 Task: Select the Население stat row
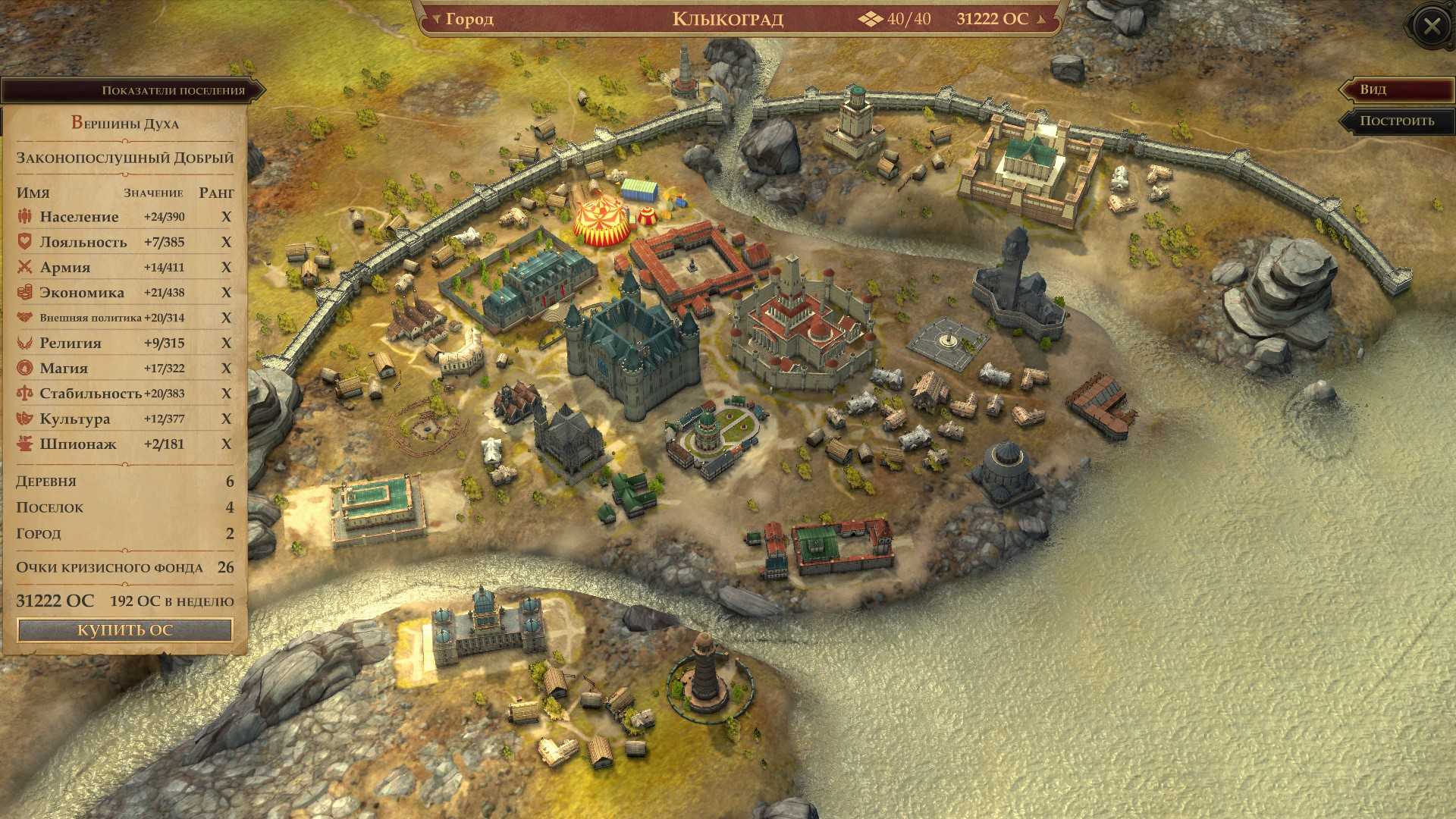click(x=125, y=217)
